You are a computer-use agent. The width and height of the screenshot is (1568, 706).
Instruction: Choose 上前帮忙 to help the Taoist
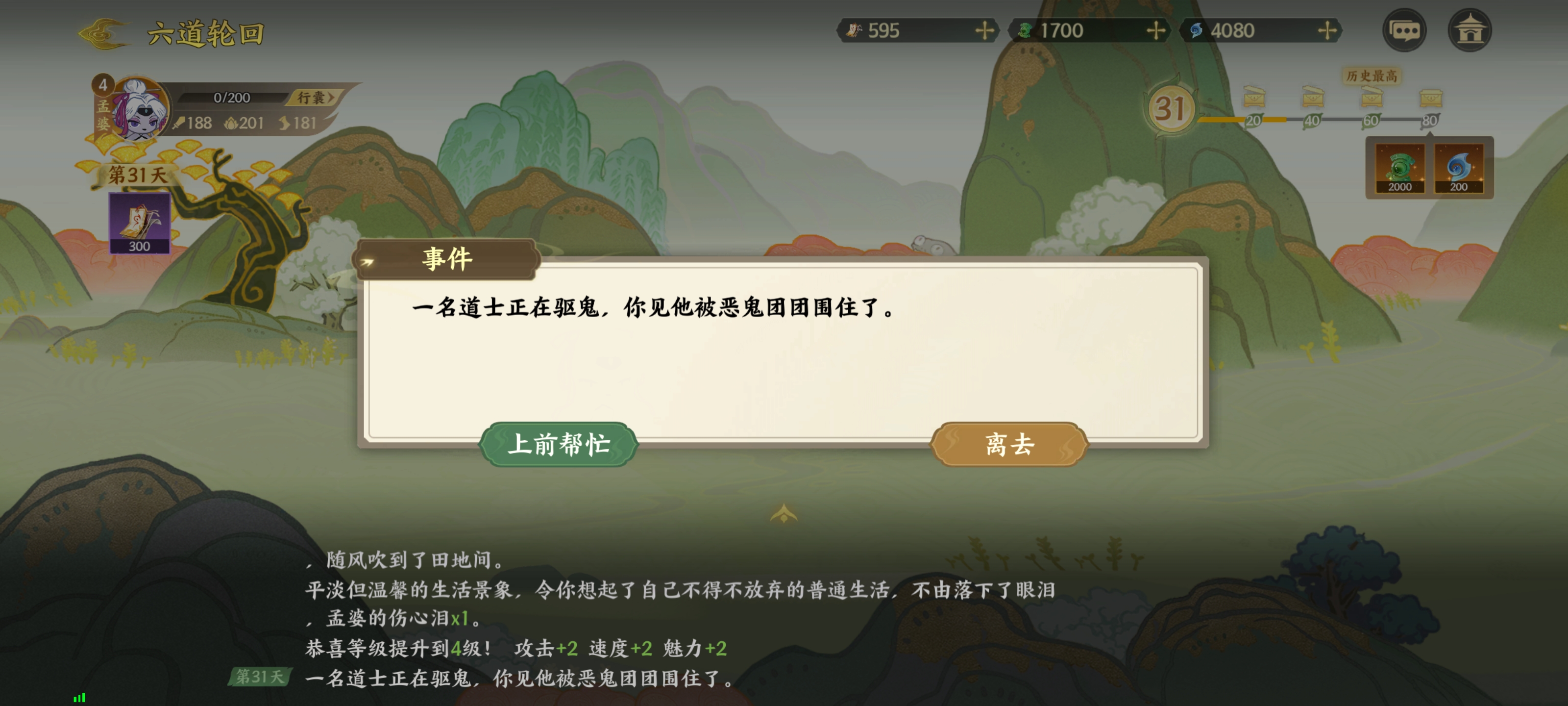click(x=560, y=445)
